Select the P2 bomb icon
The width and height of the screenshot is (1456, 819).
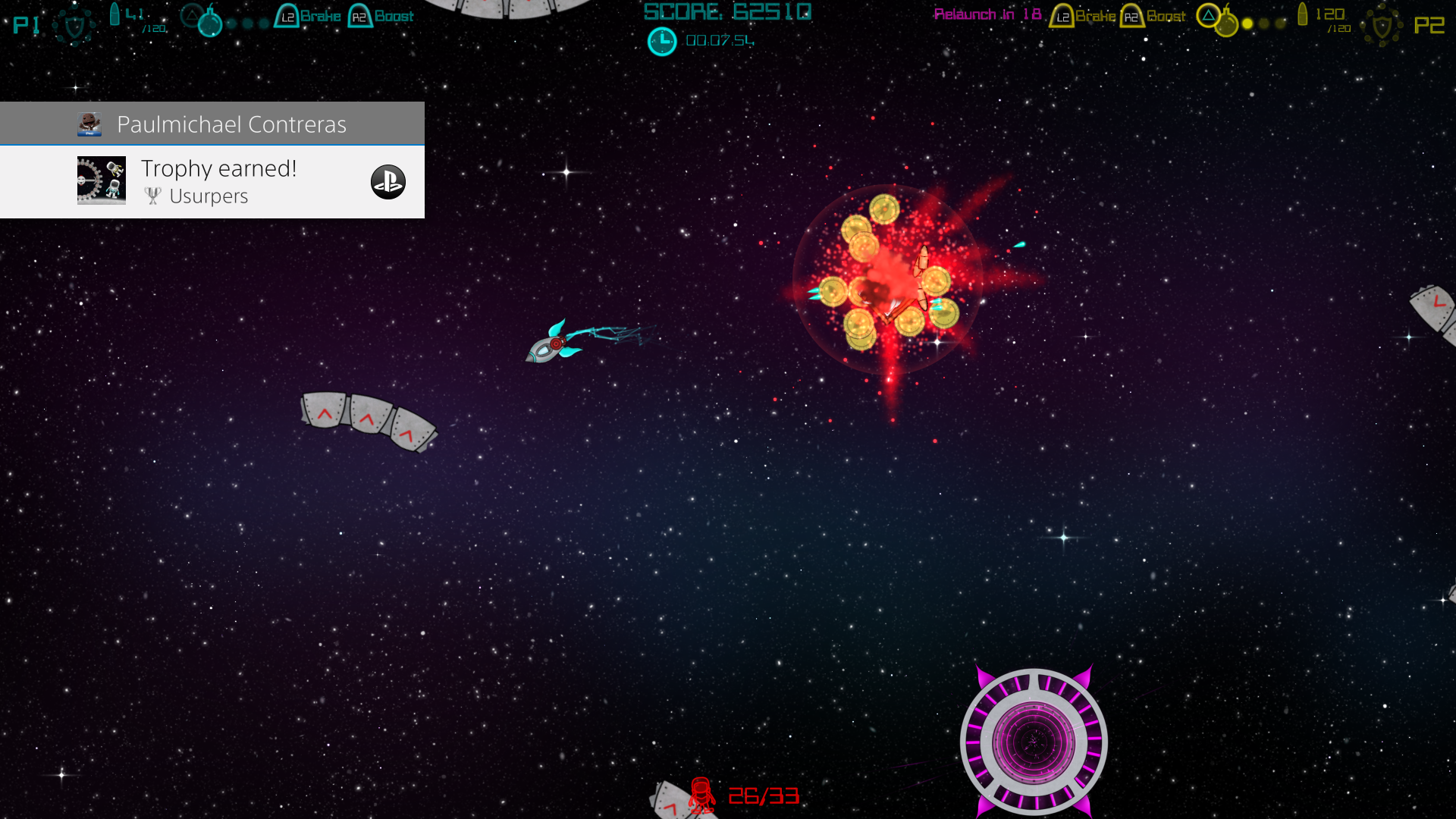click(1228, 23)
